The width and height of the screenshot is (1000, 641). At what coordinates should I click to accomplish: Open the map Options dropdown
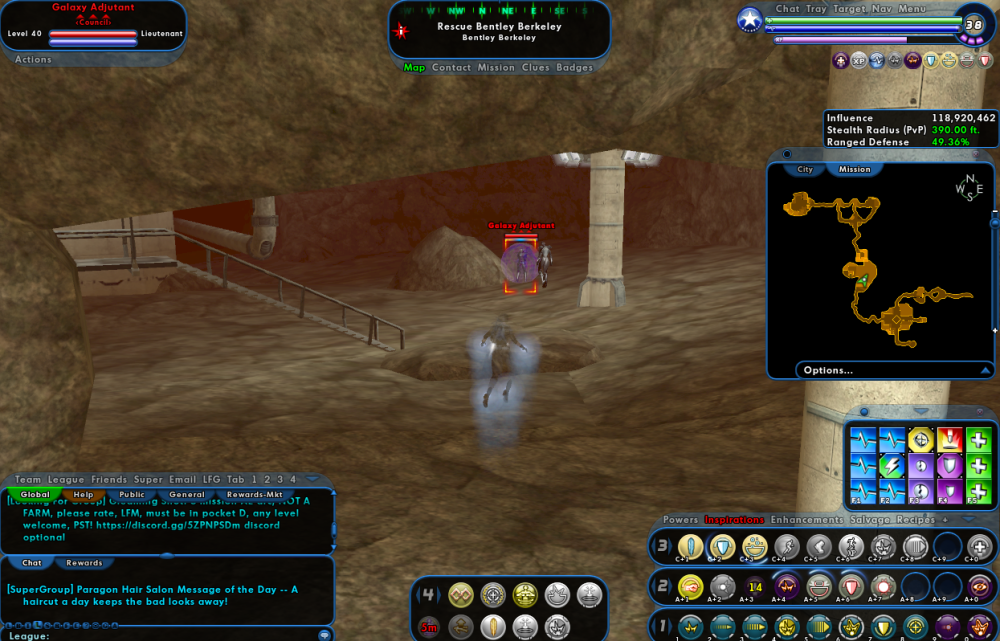tap(893, 370)
